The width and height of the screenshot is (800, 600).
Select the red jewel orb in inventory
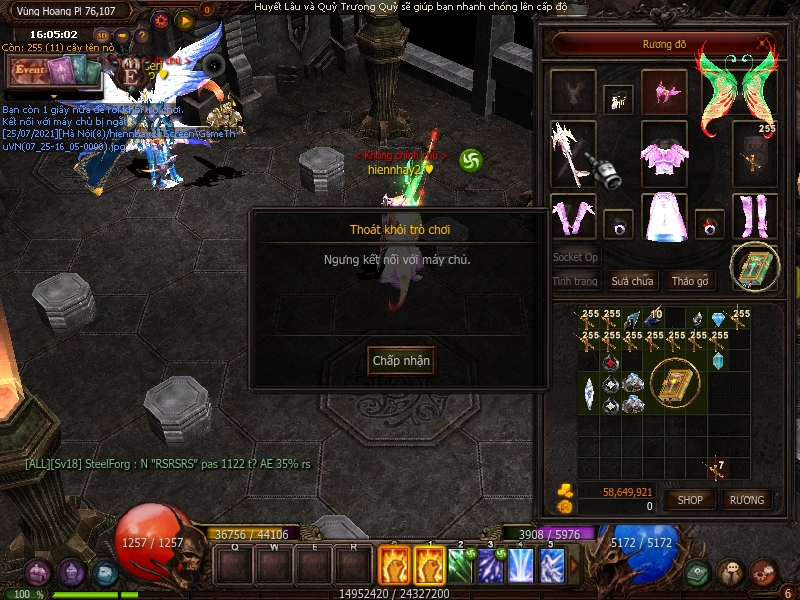tap(610, 361)
